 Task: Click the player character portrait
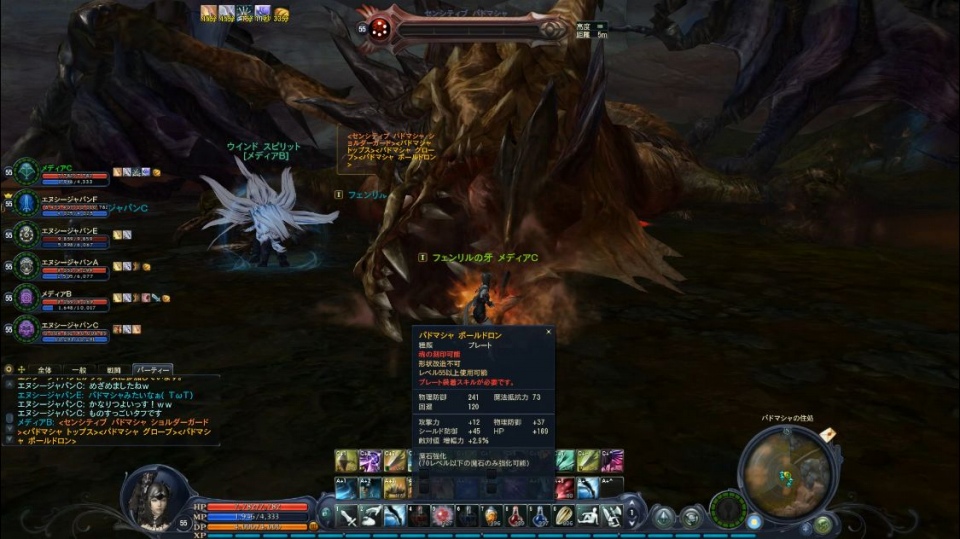coord(156,498)
